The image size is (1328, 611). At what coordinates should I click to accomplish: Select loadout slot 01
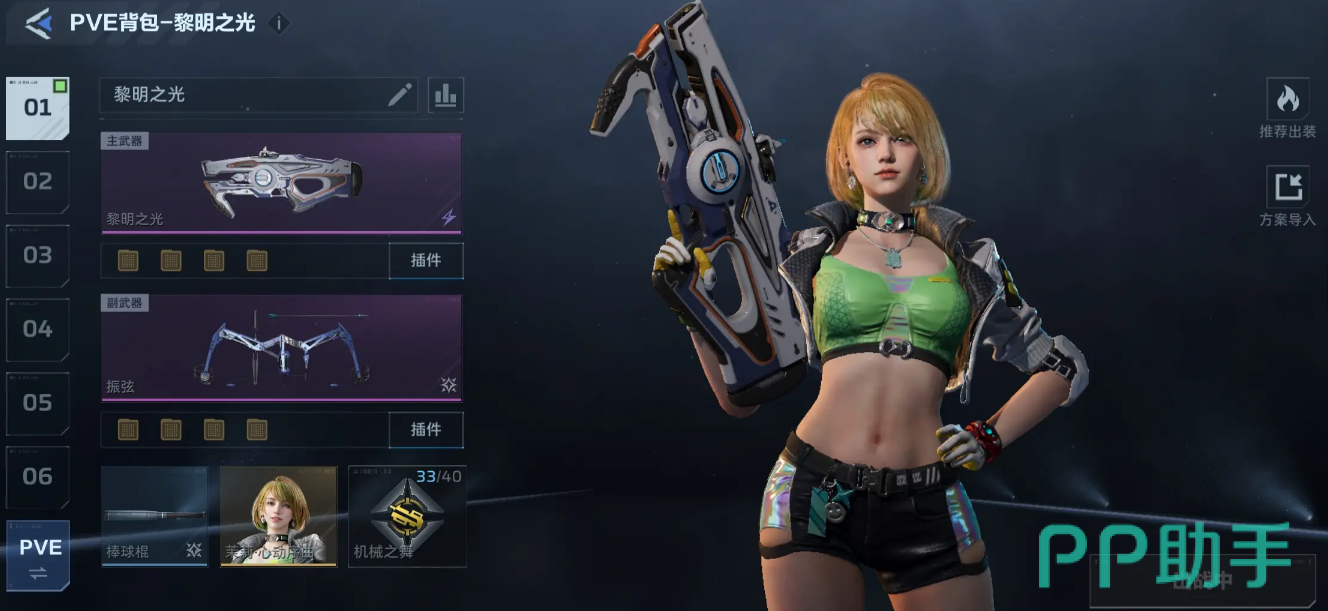(38, 108)
